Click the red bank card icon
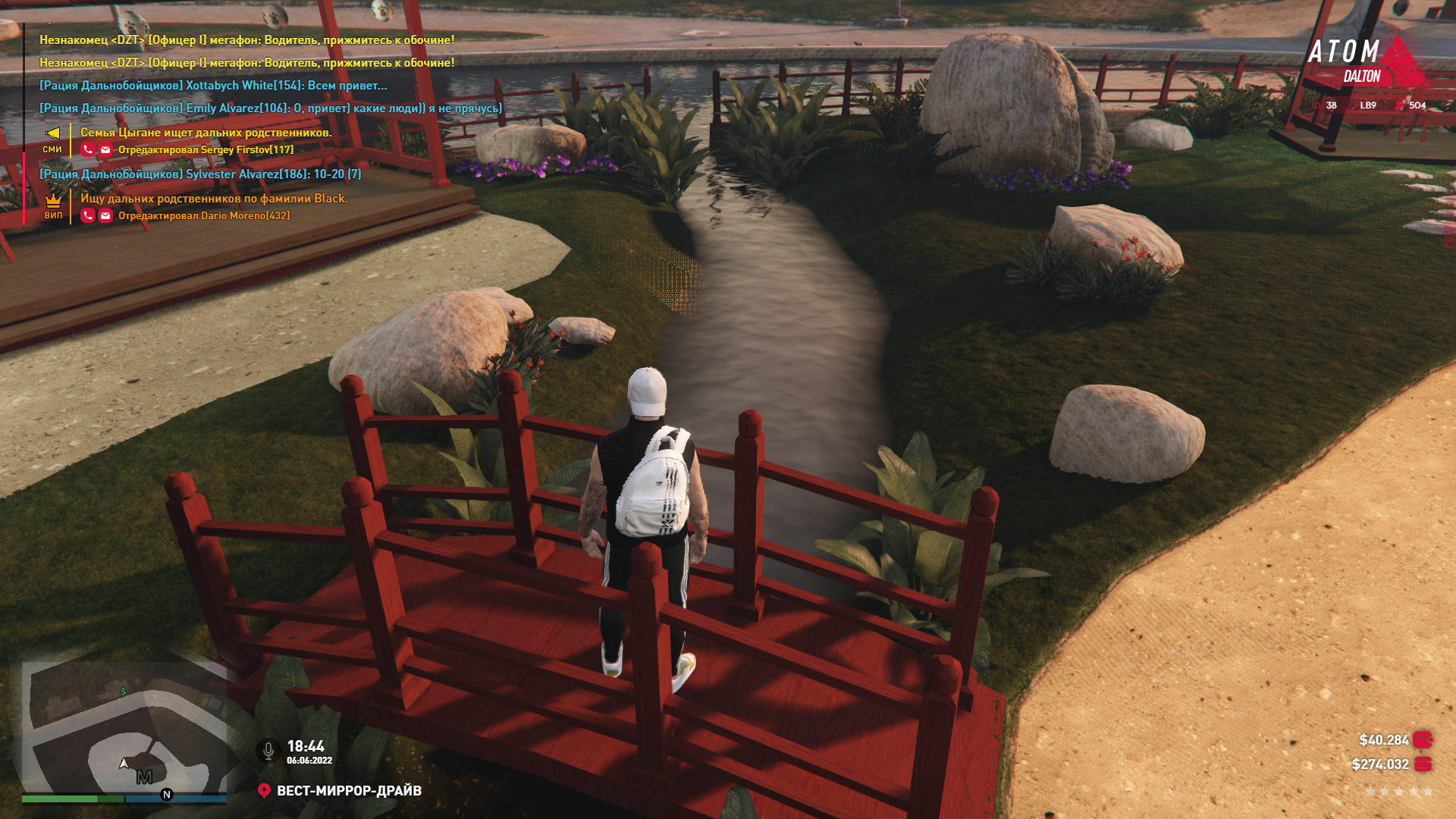This screenshot has width=1456, height=819. (x=1423, y=764)
